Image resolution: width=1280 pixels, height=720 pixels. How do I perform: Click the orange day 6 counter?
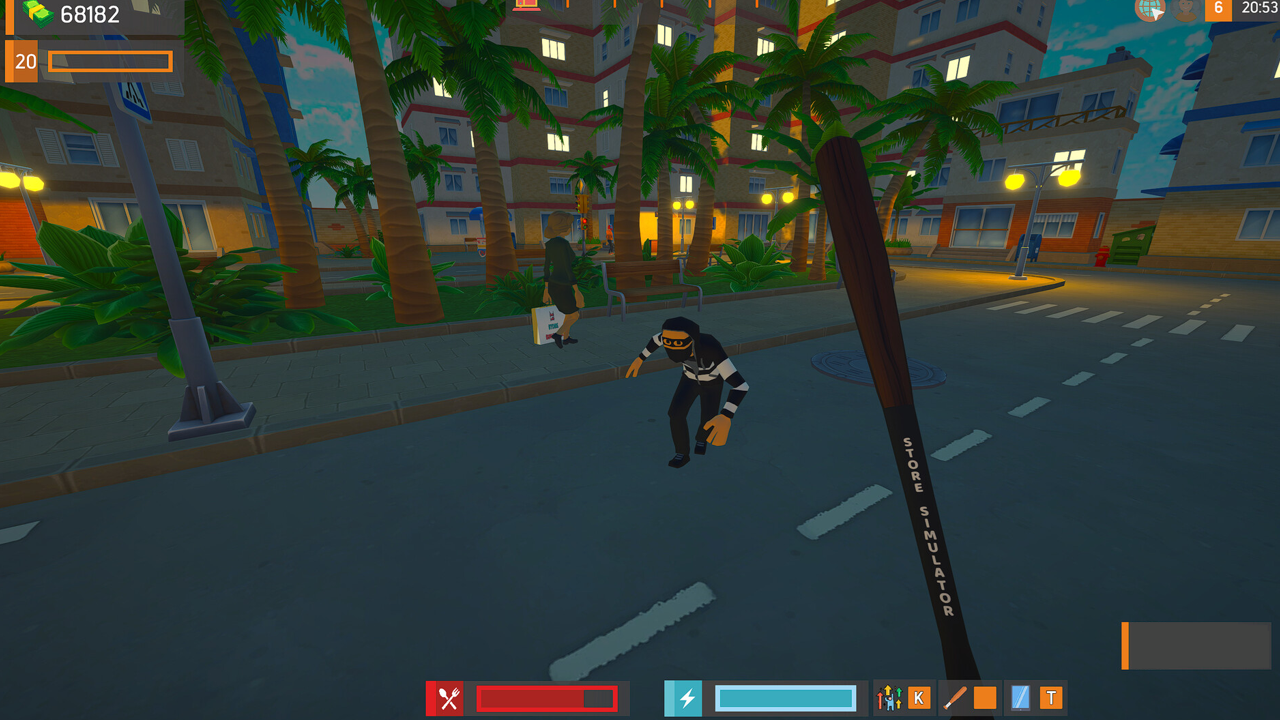tap(1219, 10)
